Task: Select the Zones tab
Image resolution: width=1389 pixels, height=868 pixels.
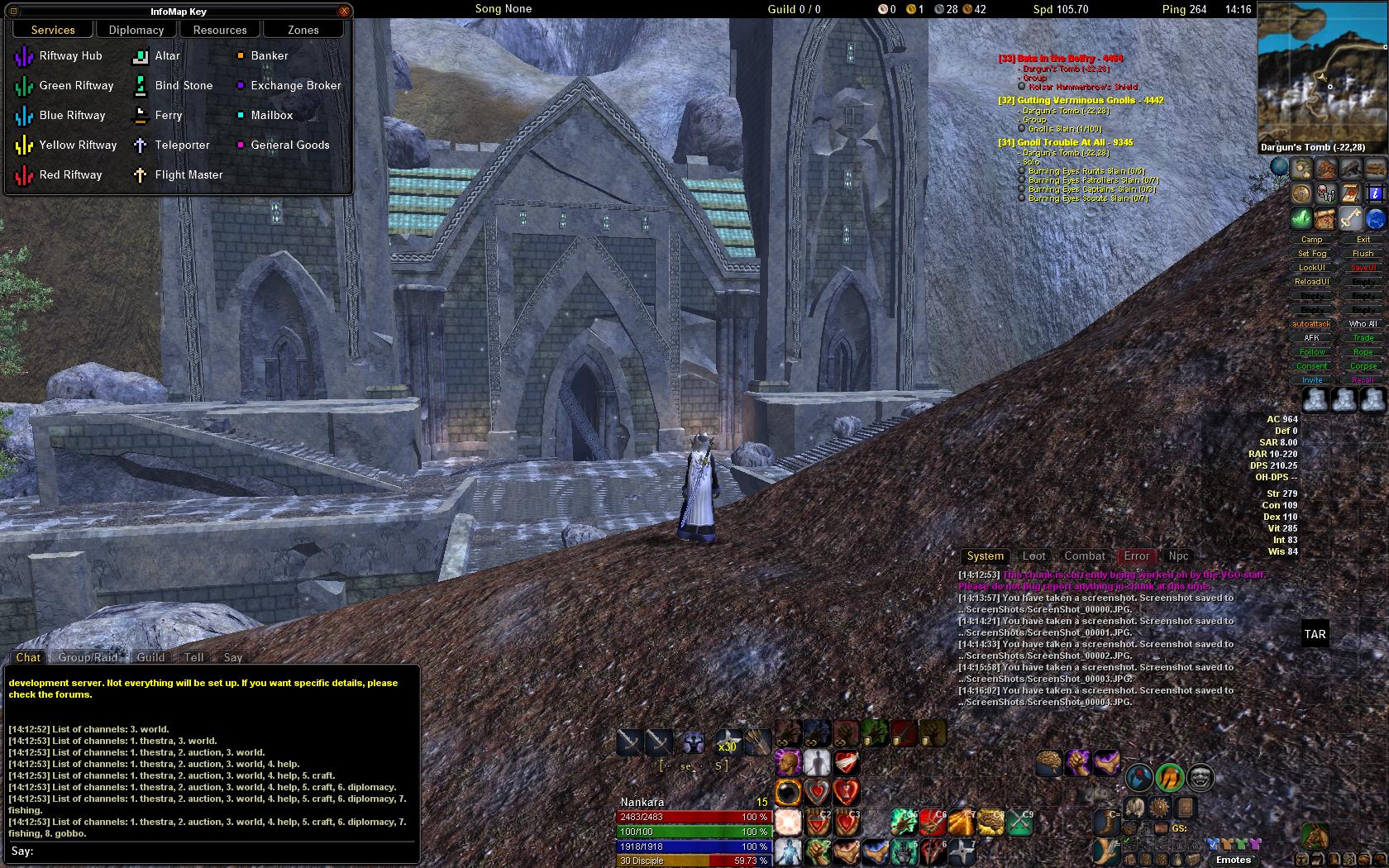Action: 303,30
